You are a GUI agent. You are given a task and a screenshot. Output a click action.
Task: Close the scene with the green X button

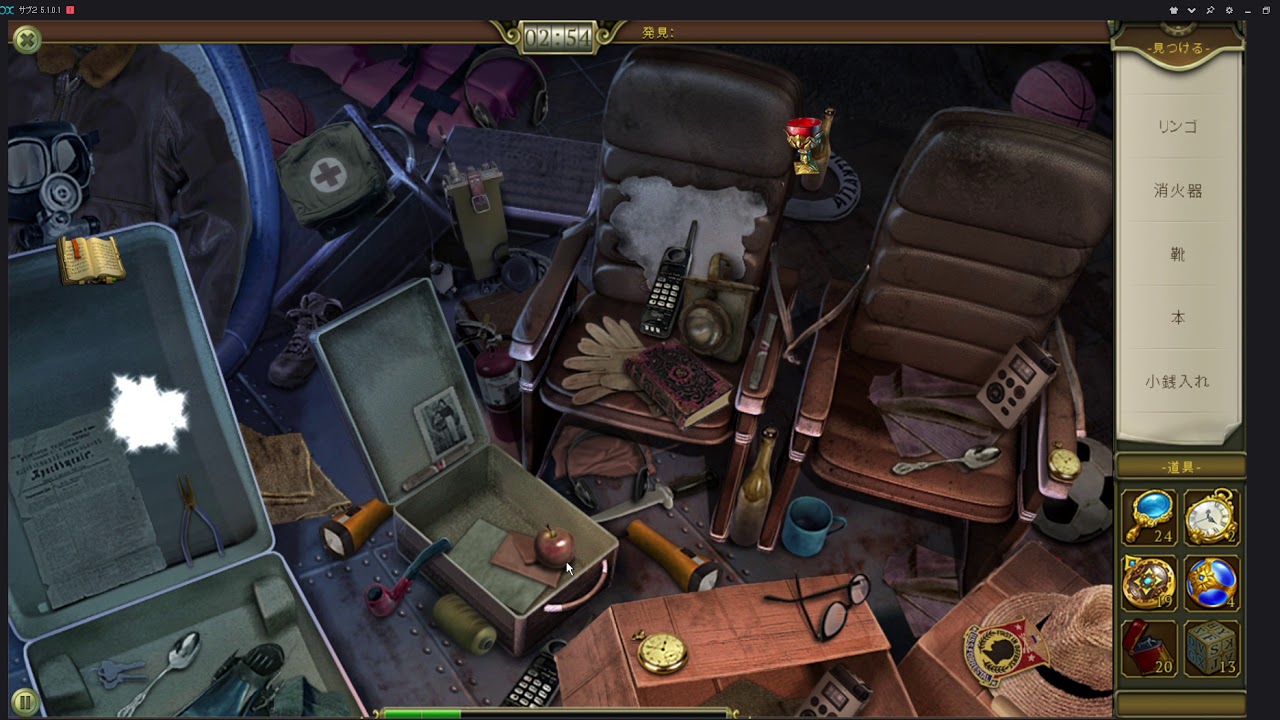click(x=27, y=40)
